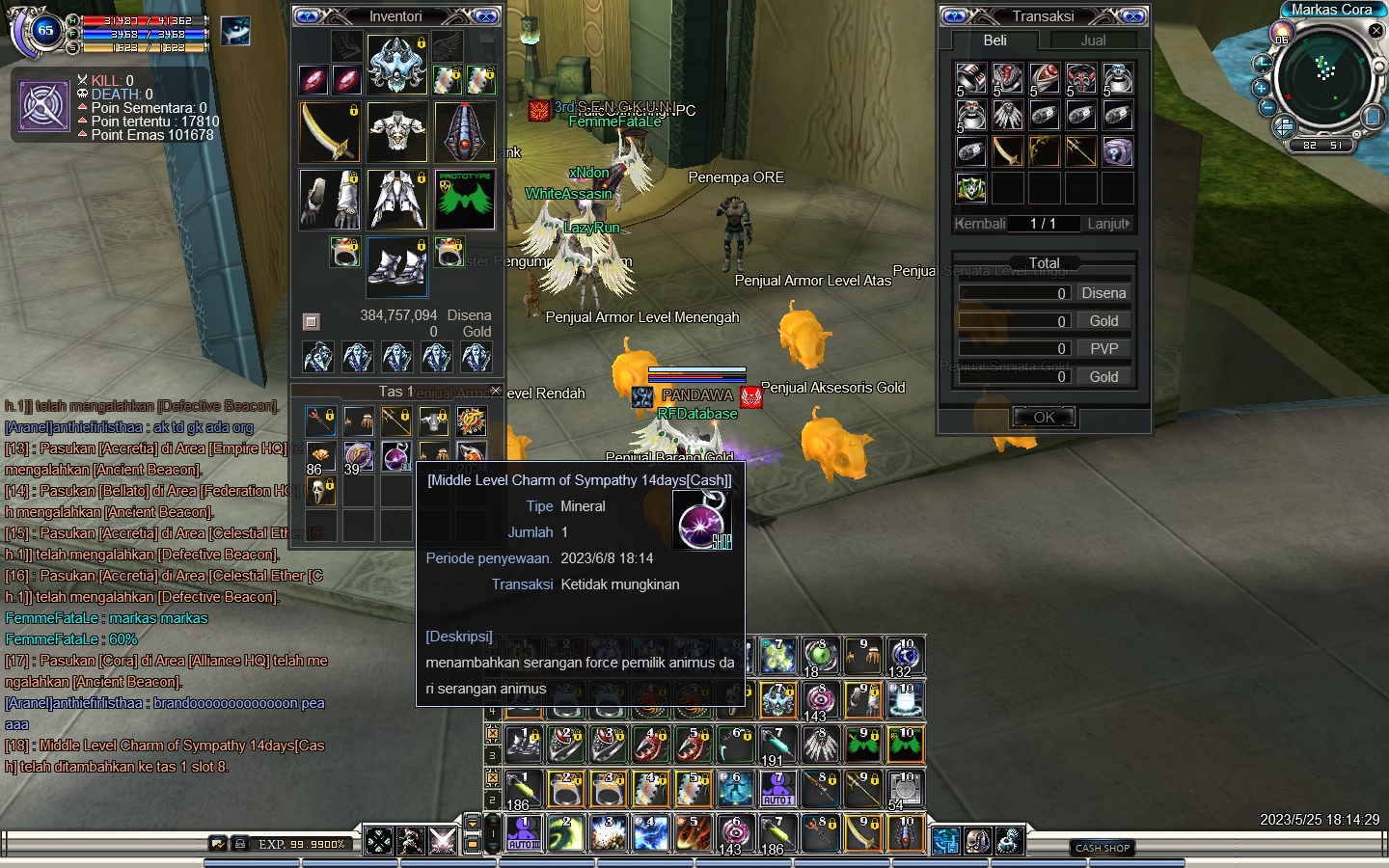Click the Prototype green wings slot
Image resolution: width=1389 pixels, height=868 pixels.
[465, 200]
